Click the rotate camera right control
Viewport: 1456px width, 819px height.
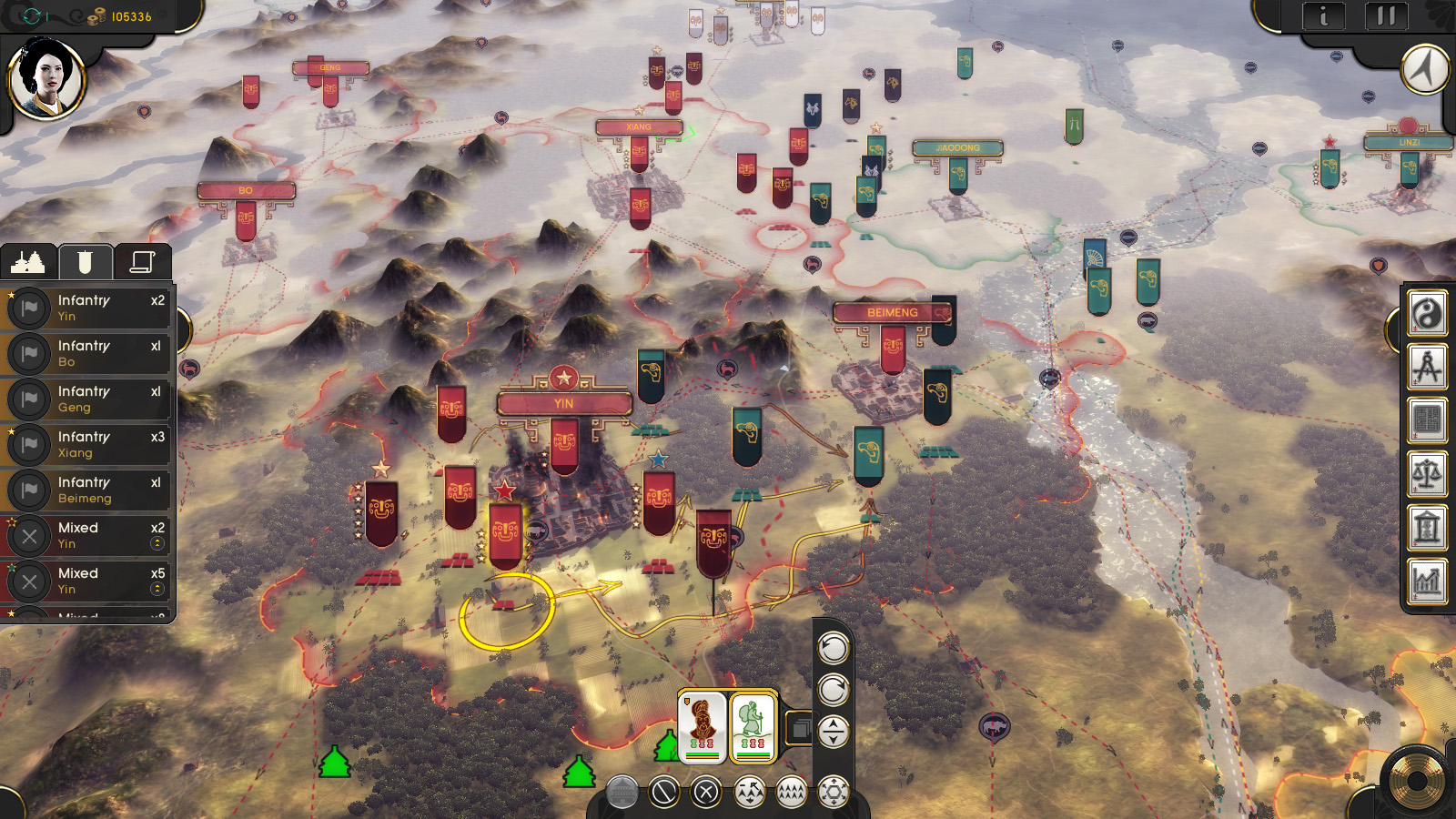tap(833, 690)
